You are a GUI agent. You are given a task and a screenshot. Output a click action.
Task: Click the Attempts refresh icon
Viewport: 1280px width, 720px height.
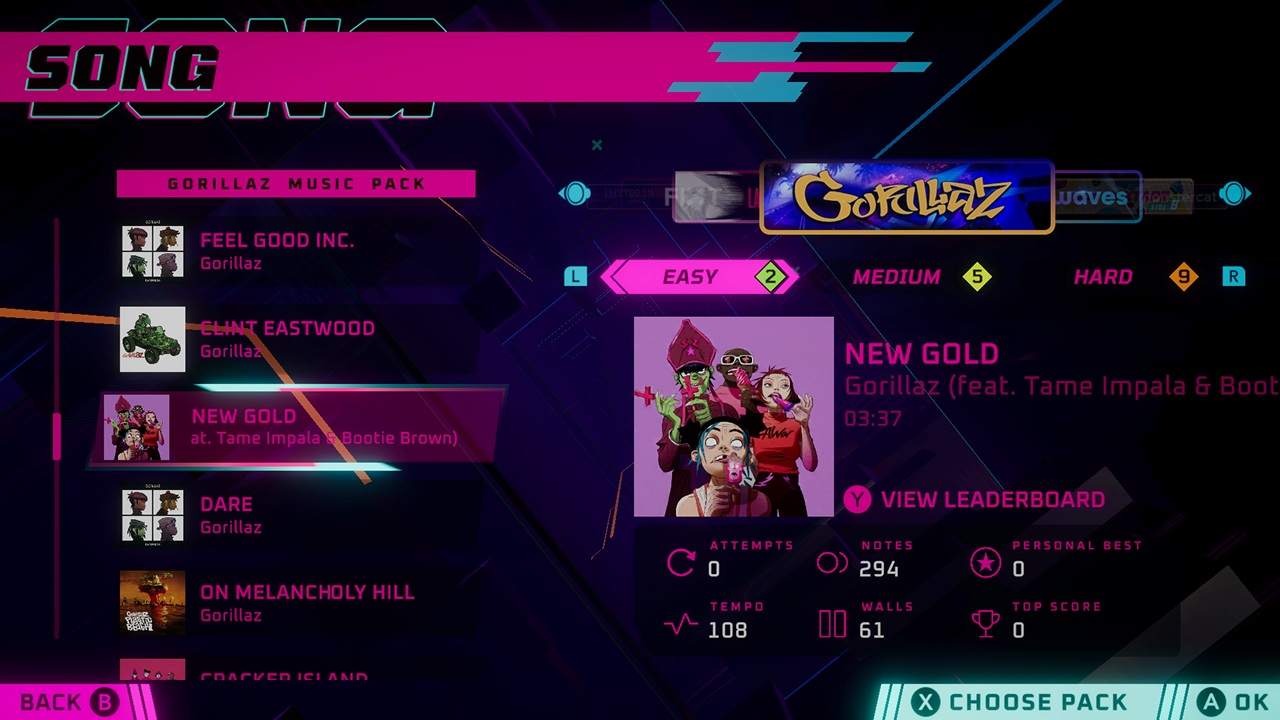(681, 564)
